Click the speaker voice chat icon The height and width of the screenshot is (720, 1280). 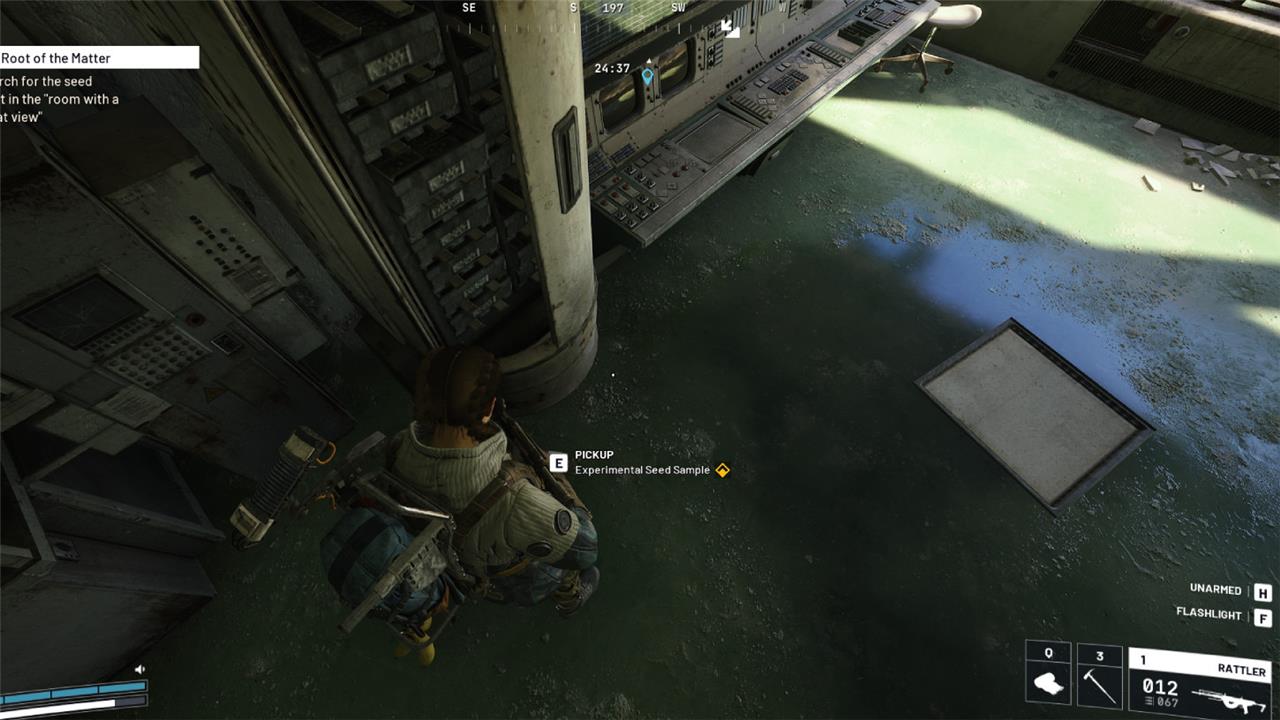pos(140,669)
